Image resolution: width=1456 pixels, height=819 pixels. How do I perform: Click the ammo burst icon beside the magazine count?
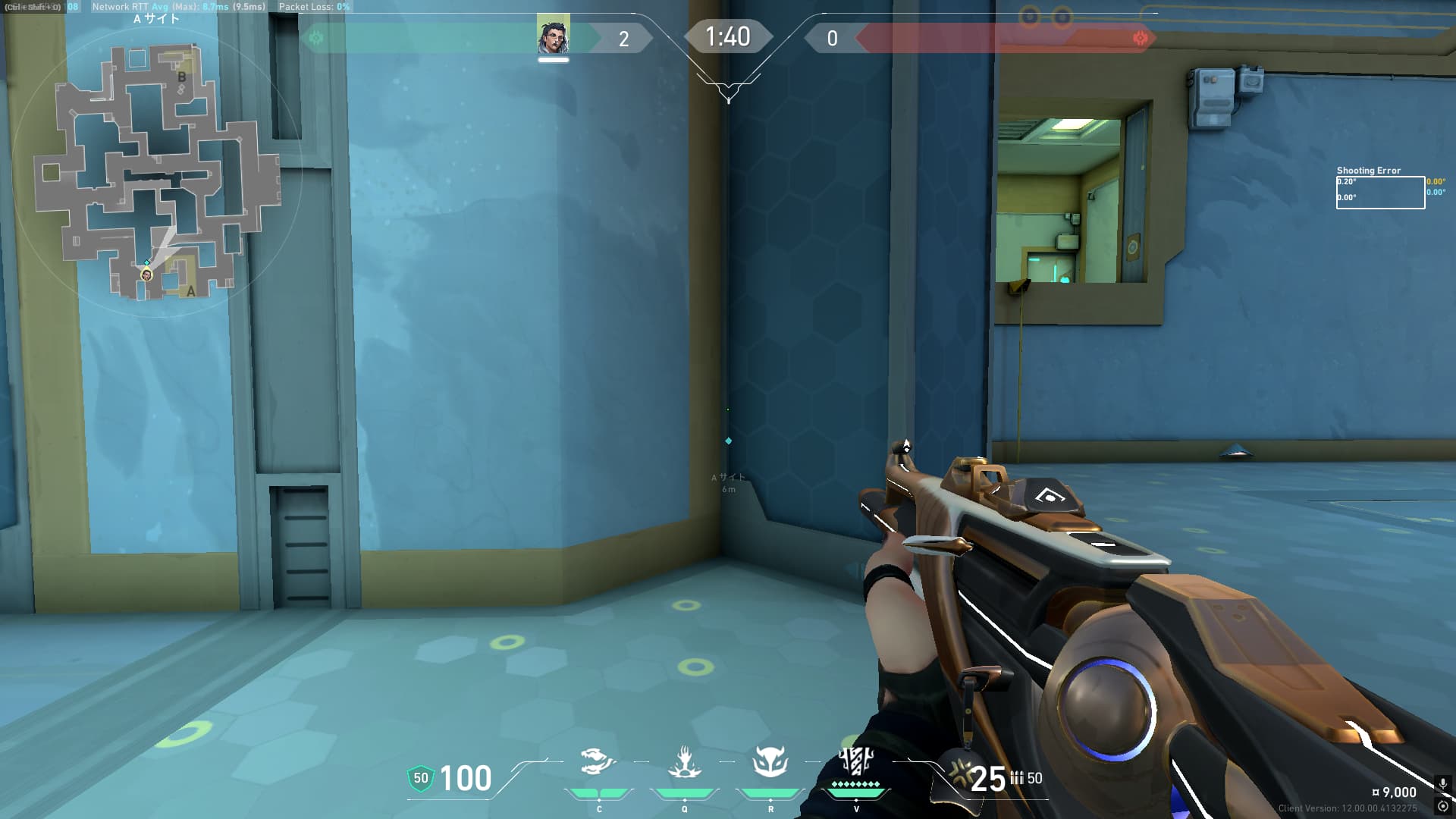960,773
